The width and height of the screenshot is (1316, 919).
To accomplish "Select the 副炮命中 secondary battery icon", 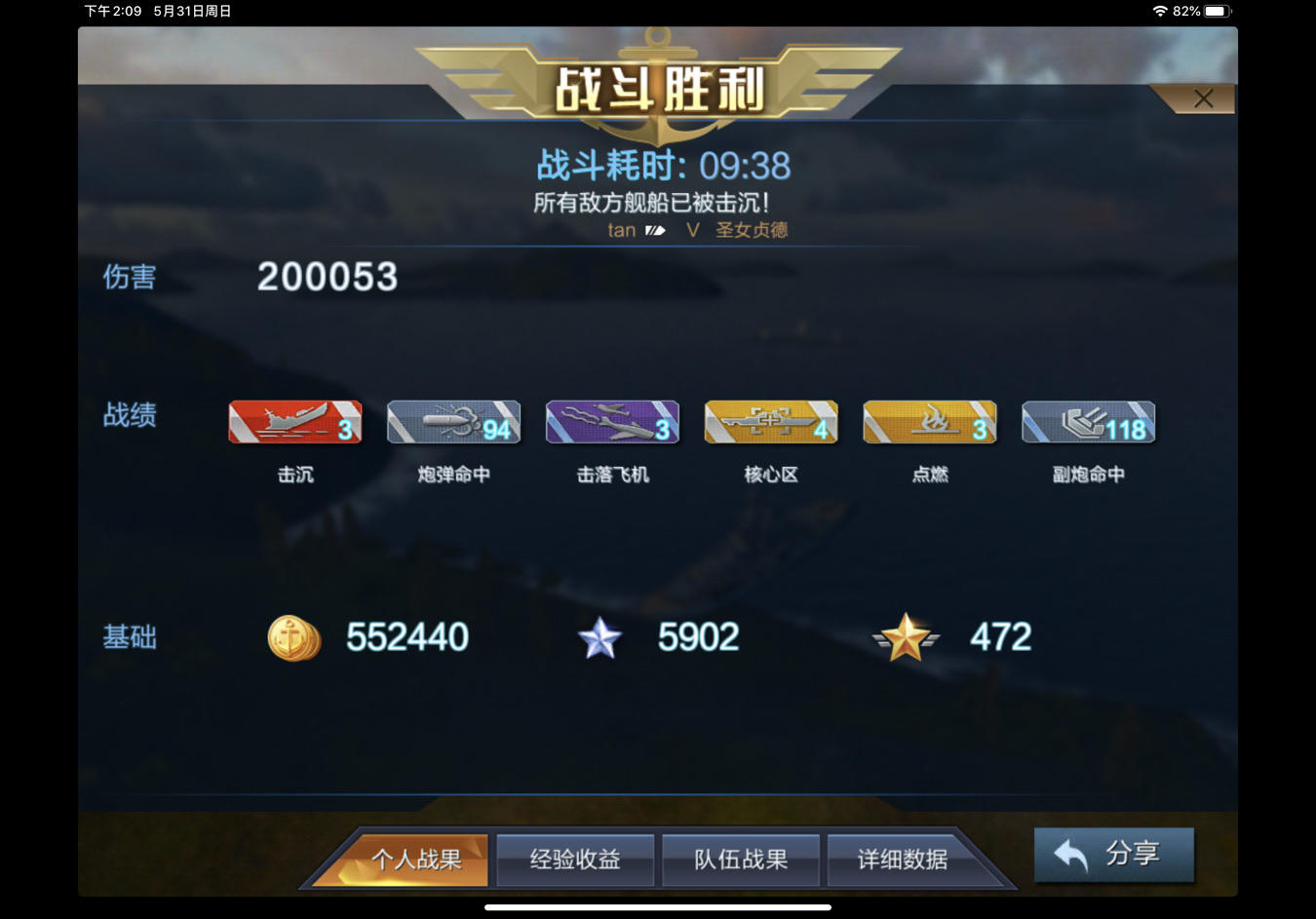I will tap(1088, 422).
